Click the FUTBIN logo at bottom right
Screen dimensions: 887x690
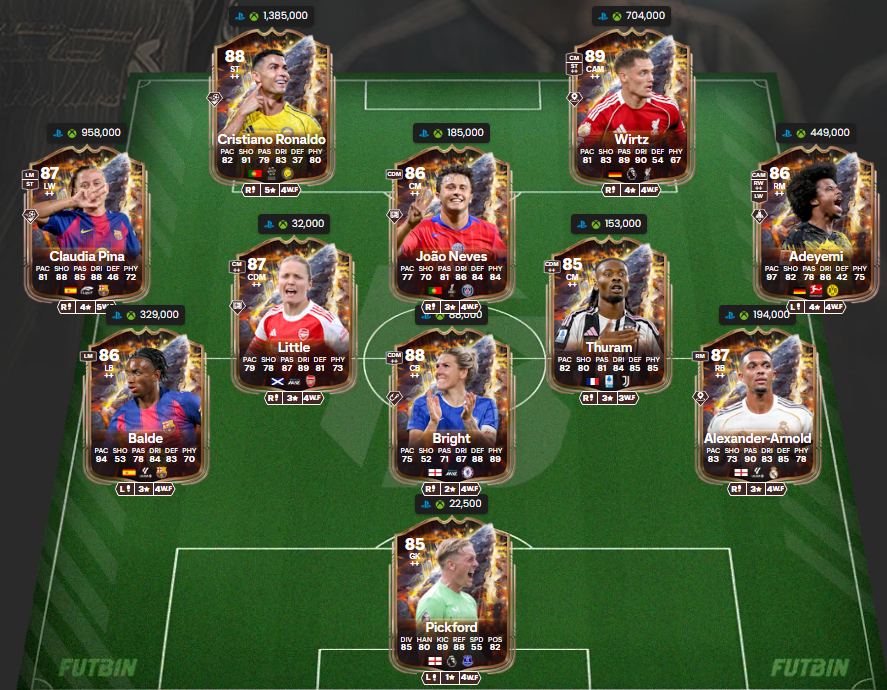click(x=810, y=667)
